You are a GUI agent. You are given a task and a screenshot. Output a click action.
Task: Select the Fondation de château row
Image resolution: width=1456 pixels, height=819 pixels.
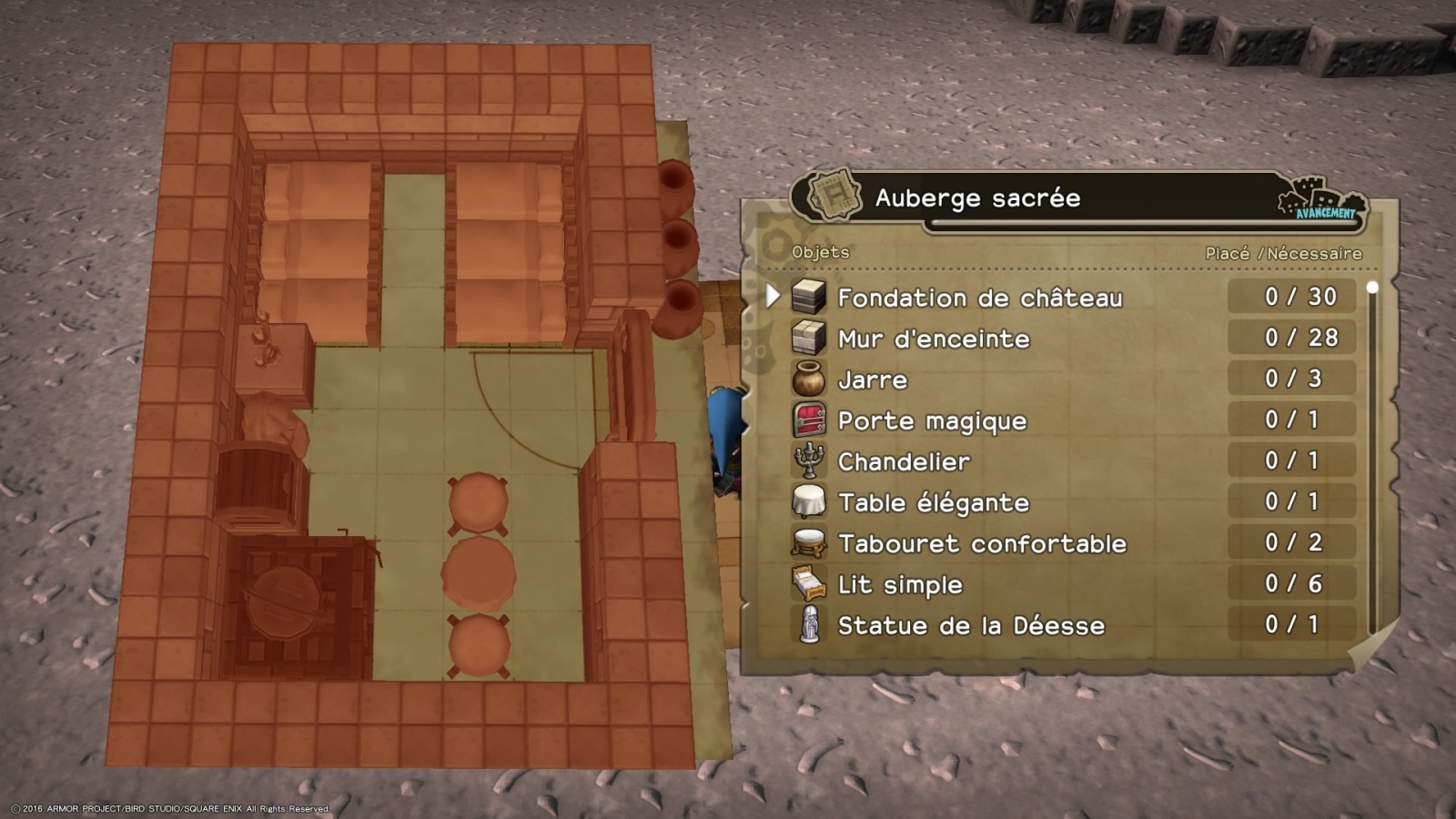click(979, 298)
